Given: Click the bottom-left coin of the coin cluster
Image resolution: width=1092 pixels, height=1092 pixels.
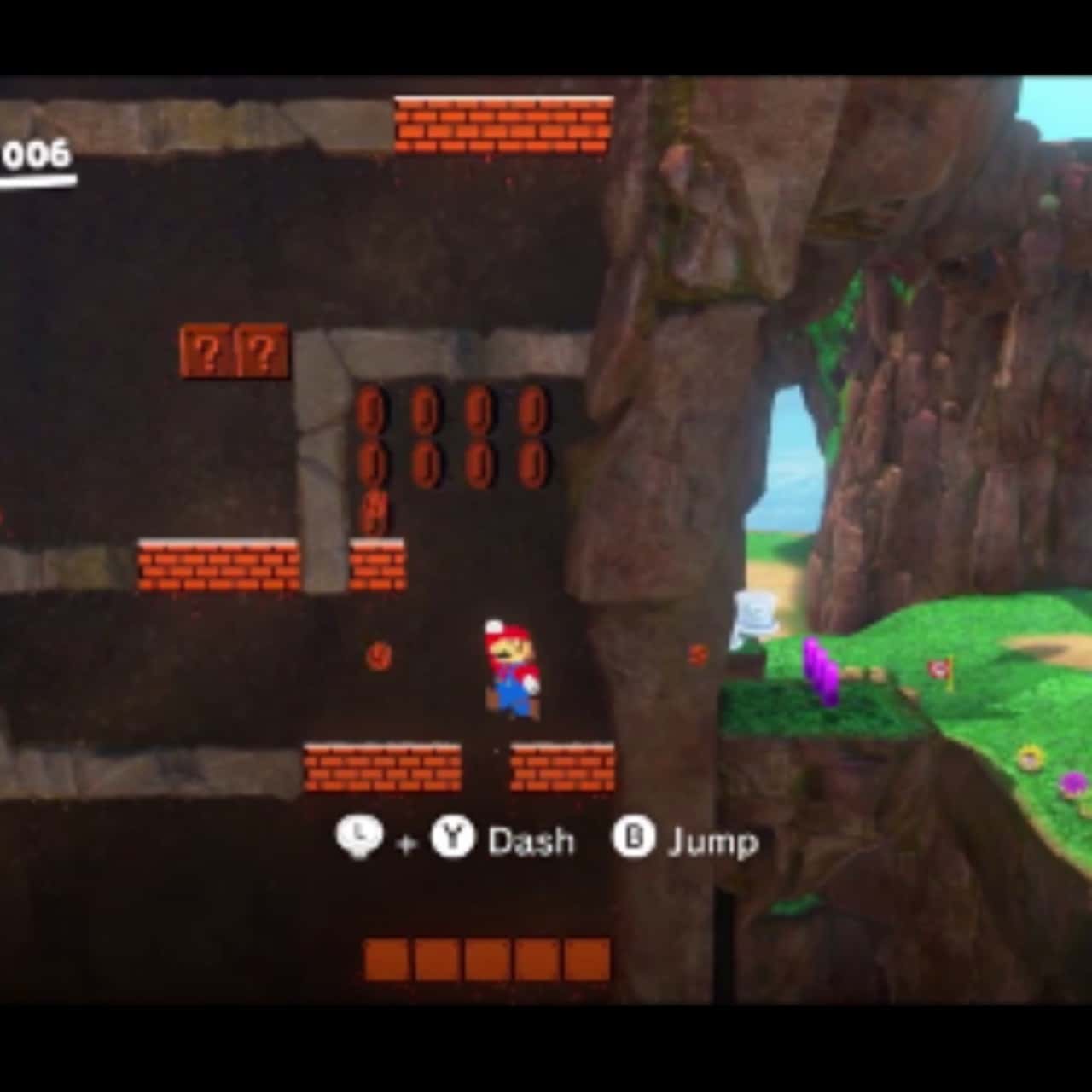Looking at the screenshot, I should coord(373,462).
